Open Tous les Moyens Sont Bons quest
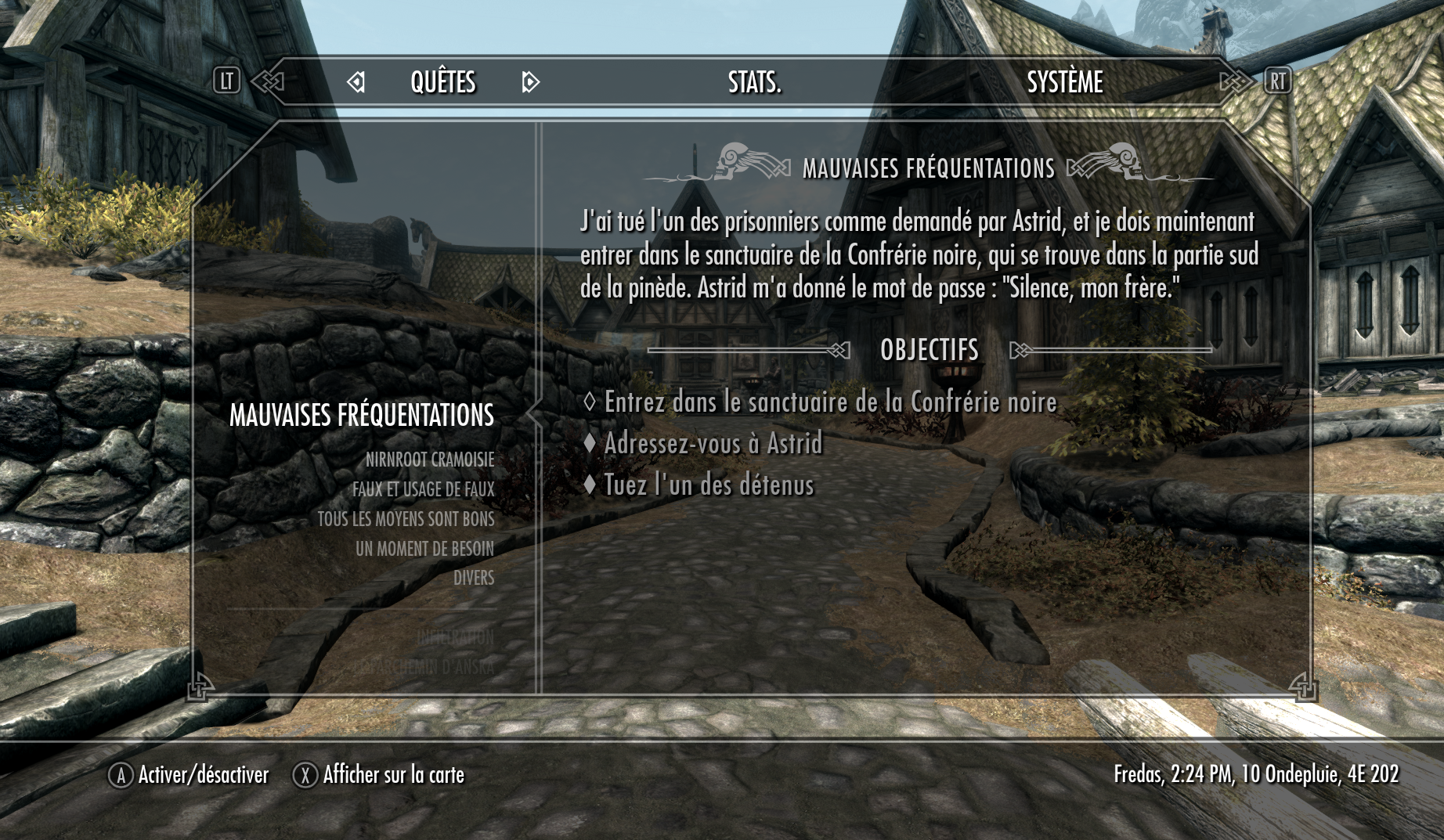Screen dimensions: 1444x840 click(x=406, y=519)
